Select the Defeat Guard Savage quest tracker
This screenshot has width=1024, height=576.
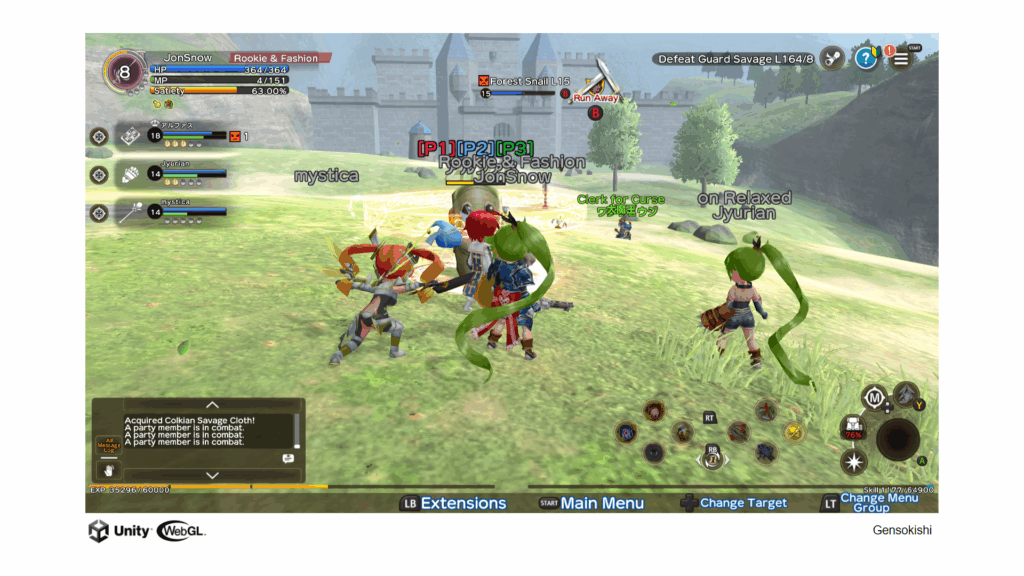click(736, 59)
